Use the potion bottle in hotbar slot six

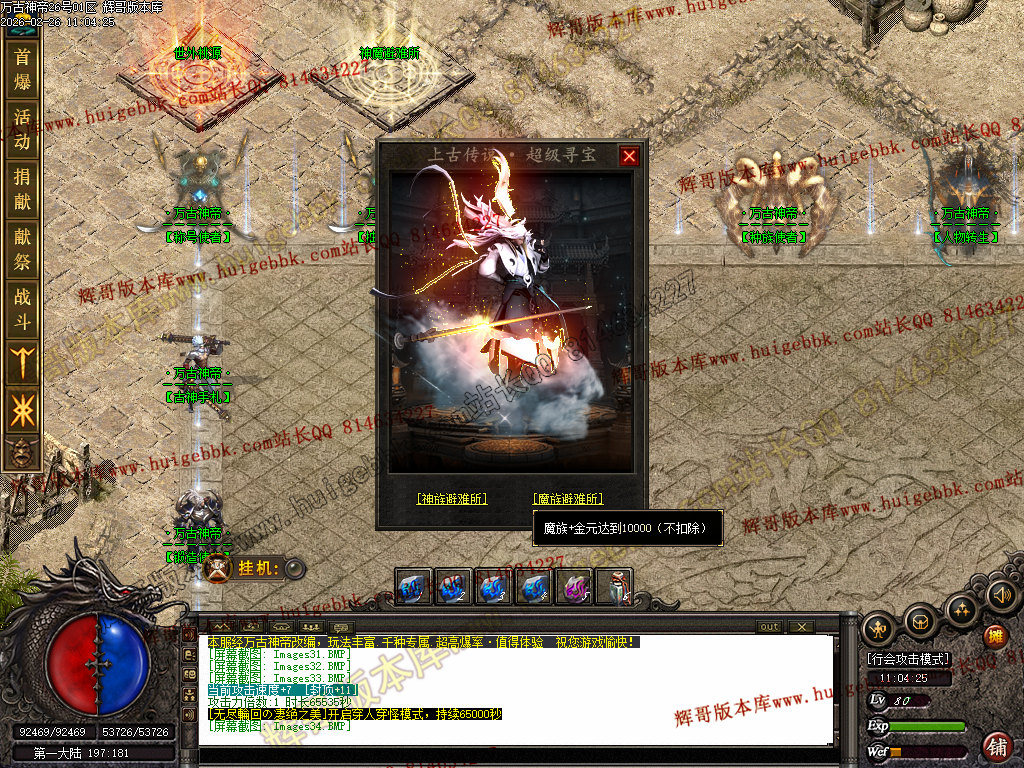click(x=615, y=587)
